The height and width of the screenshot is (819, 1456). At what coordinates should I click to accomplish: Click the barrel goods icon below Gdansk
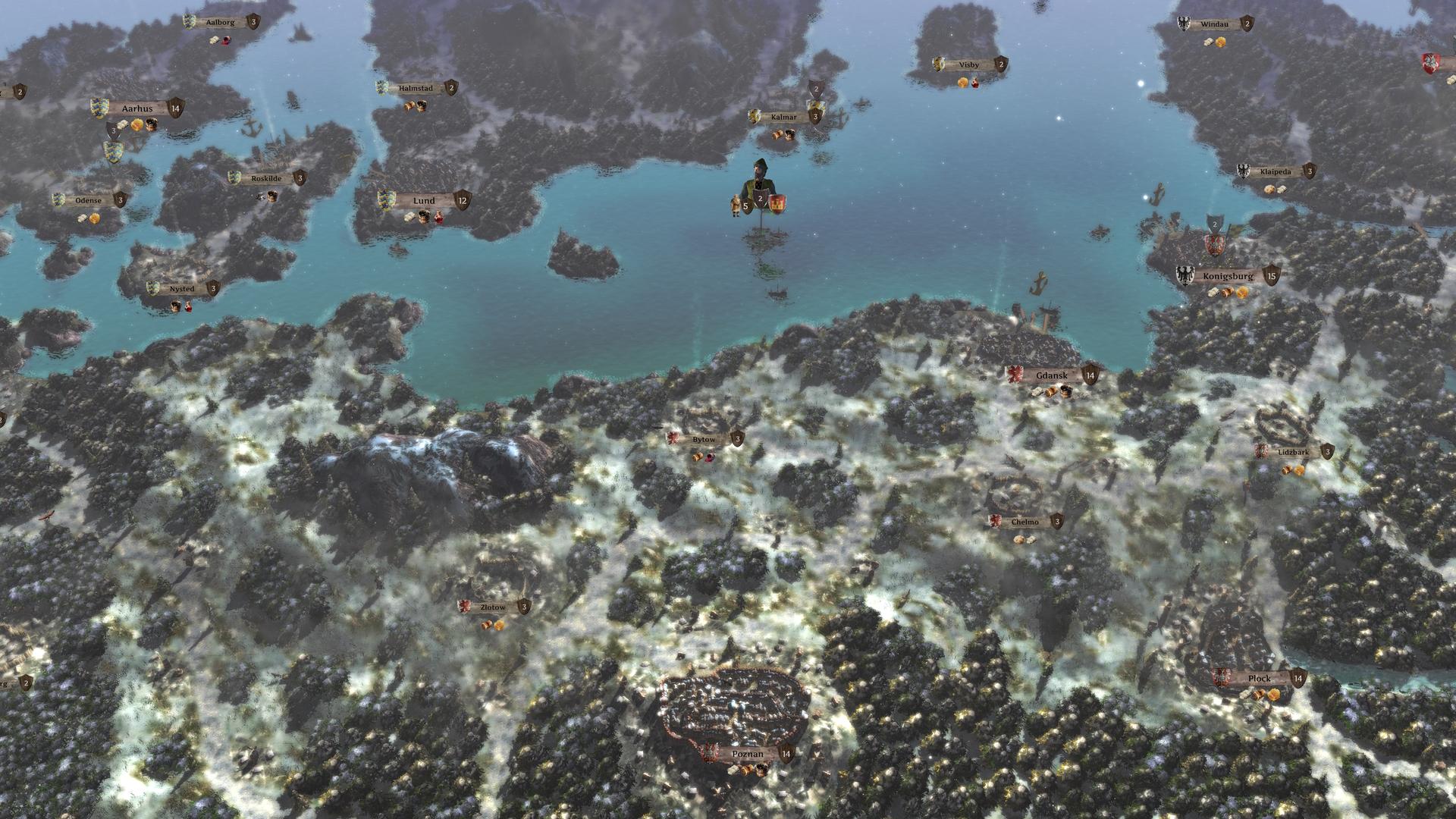(1066, 392)
